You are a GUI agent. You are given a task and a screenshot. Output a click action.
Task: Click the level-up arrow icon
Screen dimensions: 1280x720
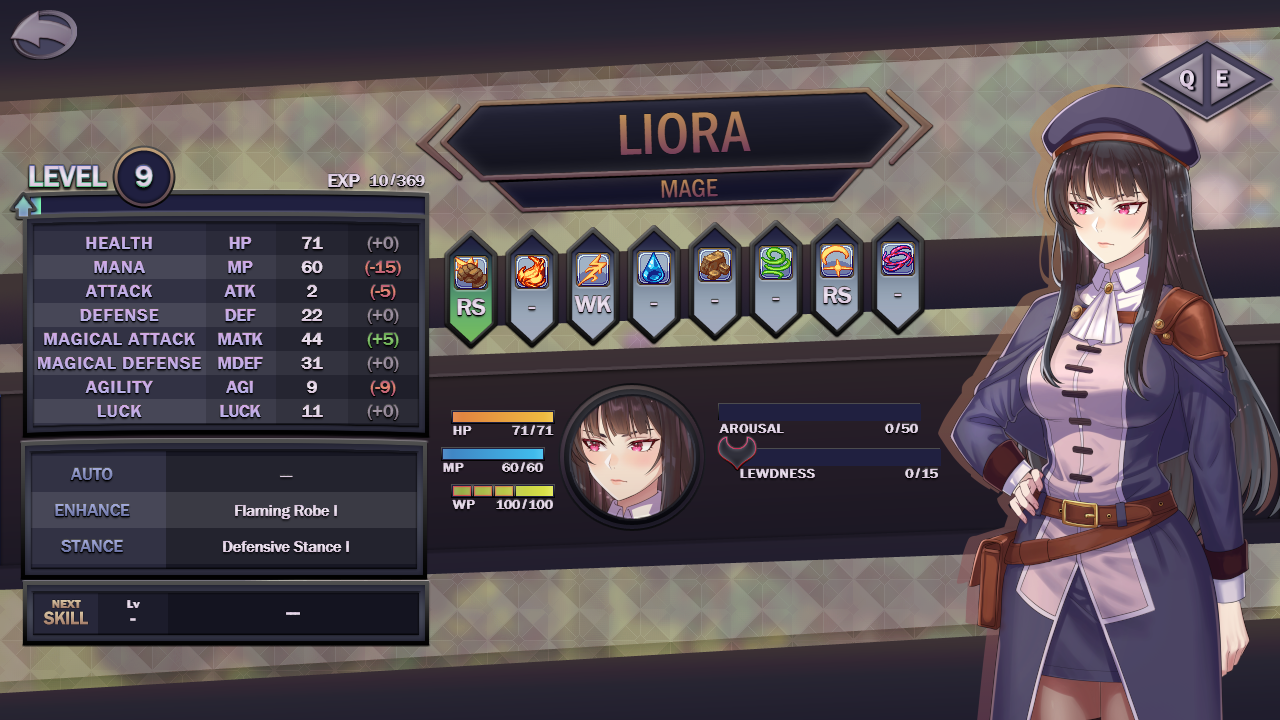25,206
